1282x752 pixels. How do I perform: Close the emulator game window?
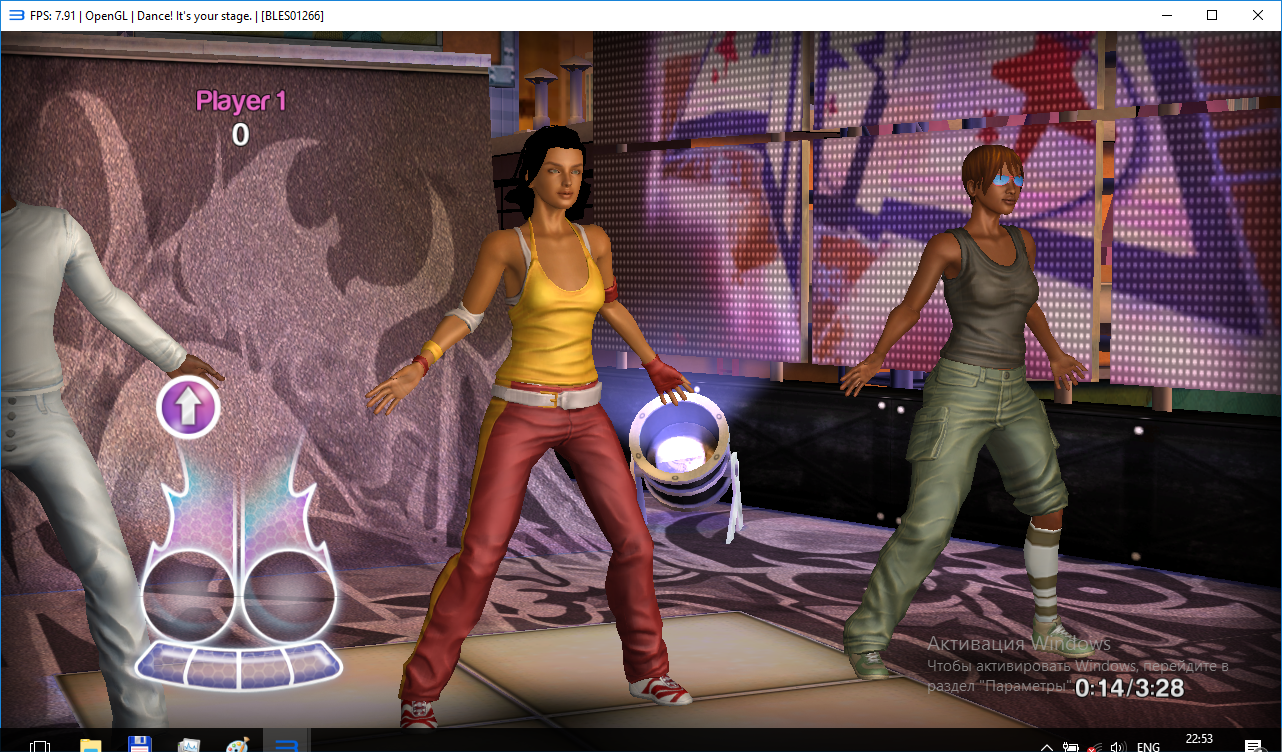pos(1257,15)
